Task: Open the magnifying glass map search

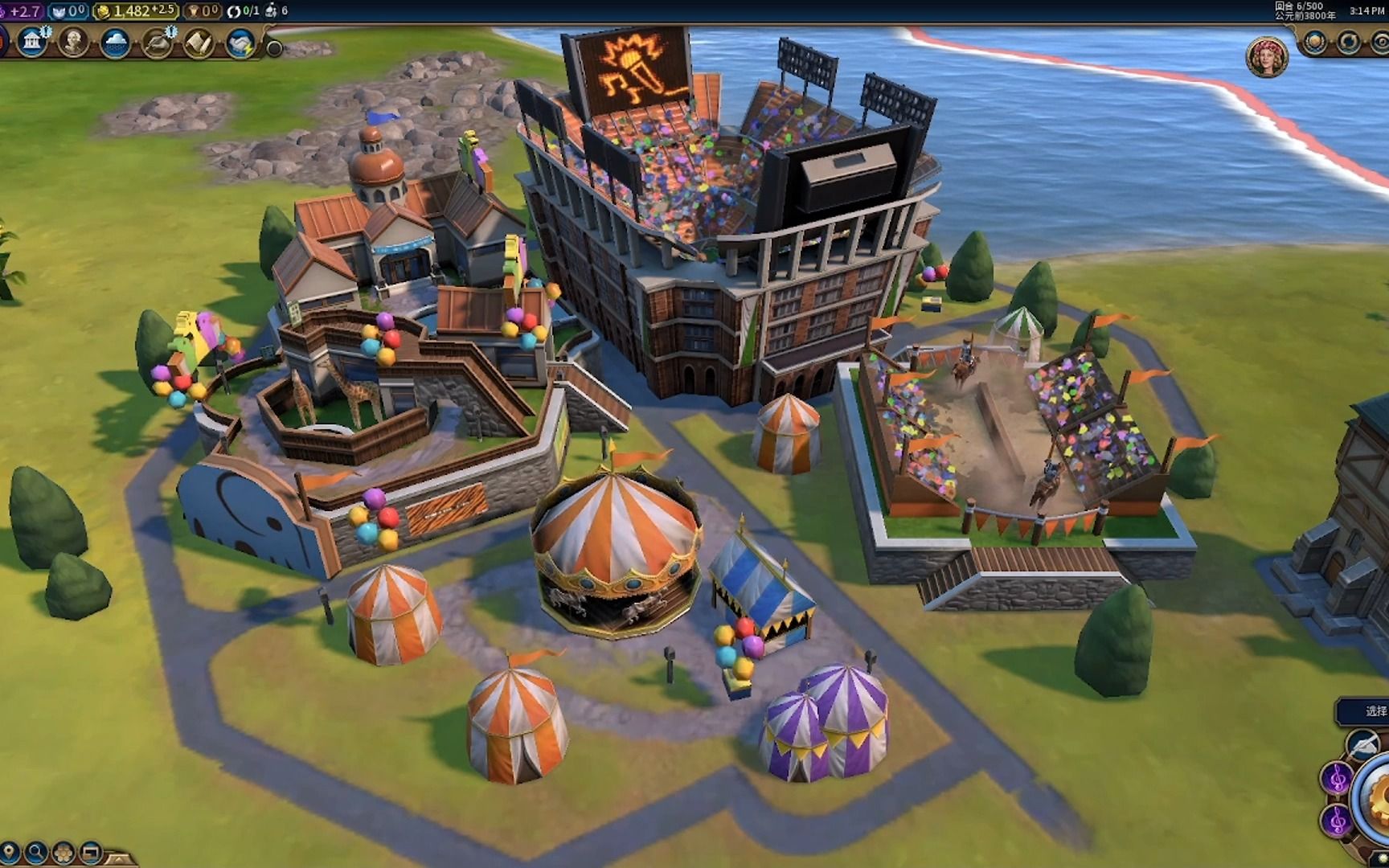Action: pos(36,852)
